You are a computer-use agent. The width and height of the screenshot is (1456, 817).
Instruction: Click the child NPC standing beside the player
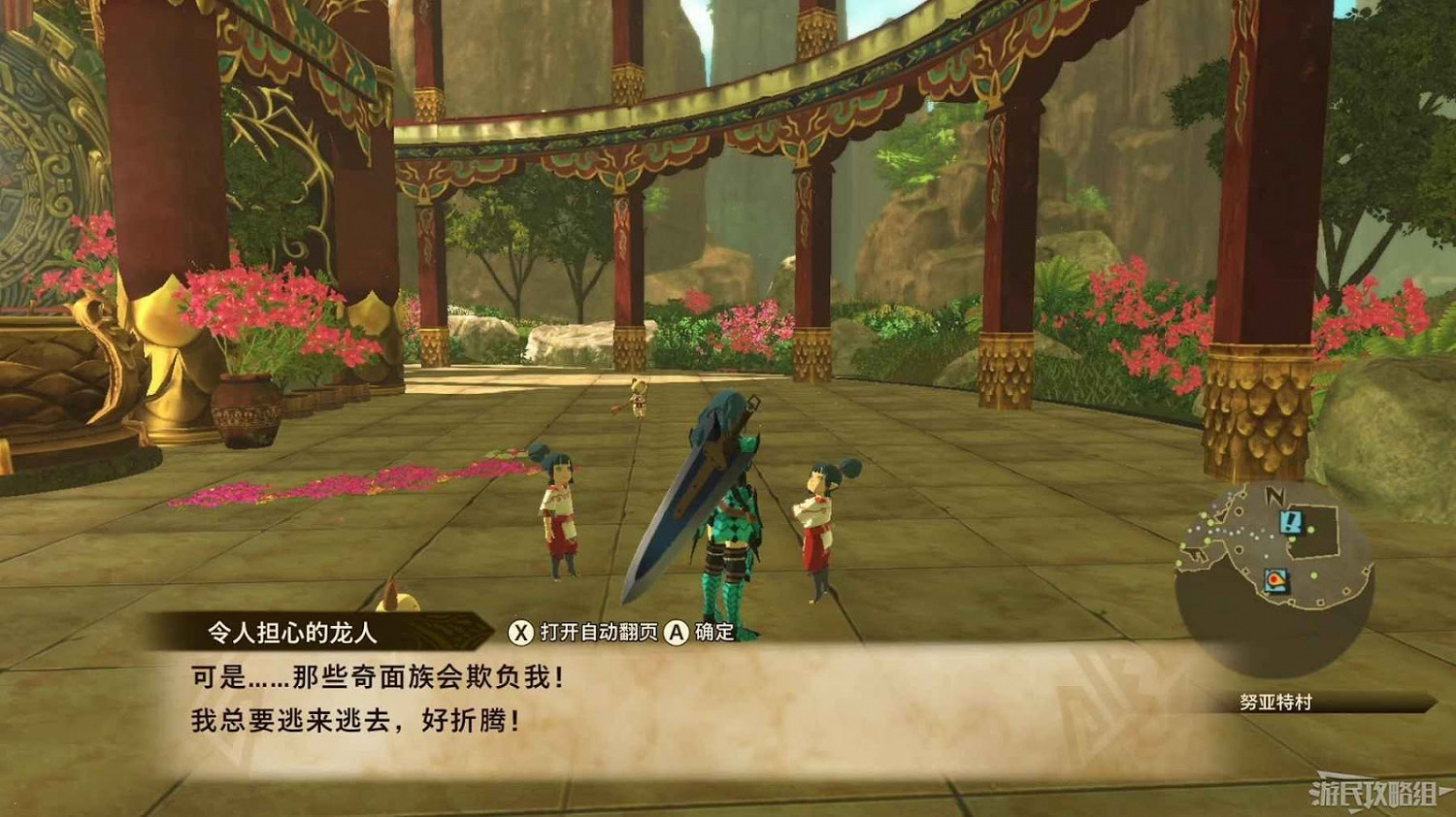tap(820, 524)
